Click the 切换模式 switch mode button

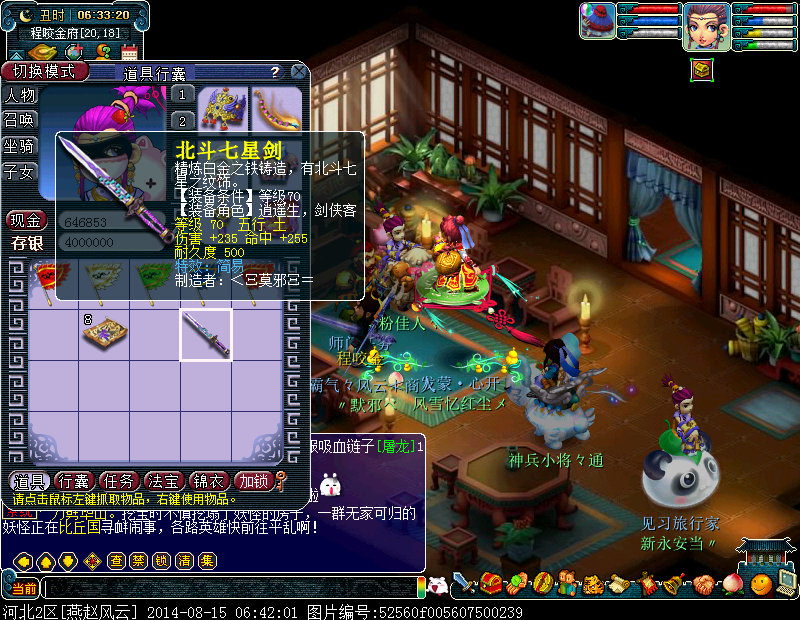click(x=43, y=72)
